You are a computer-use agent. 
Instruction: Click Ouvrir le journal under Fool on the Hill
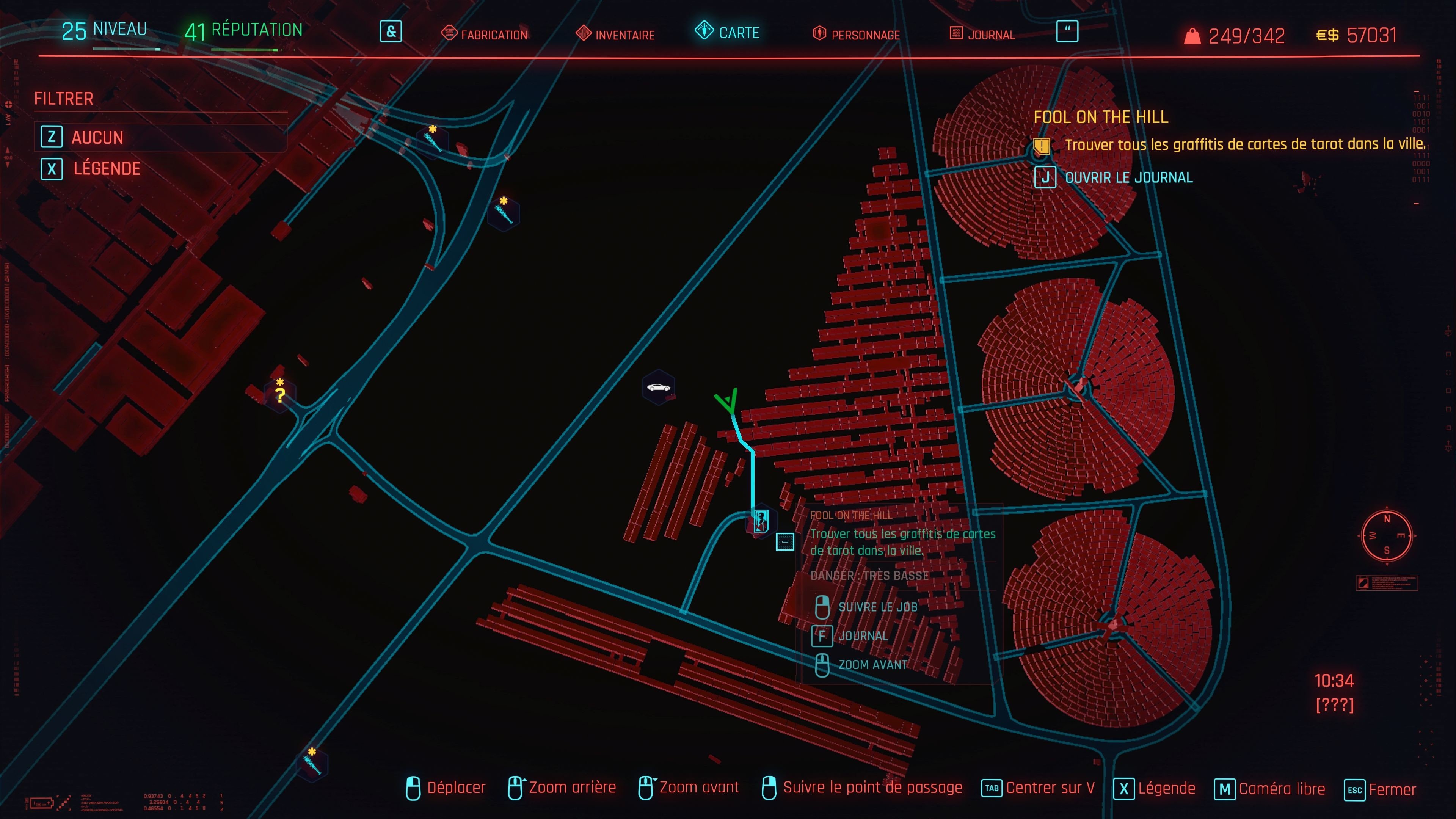click(x=1128, y=177)
